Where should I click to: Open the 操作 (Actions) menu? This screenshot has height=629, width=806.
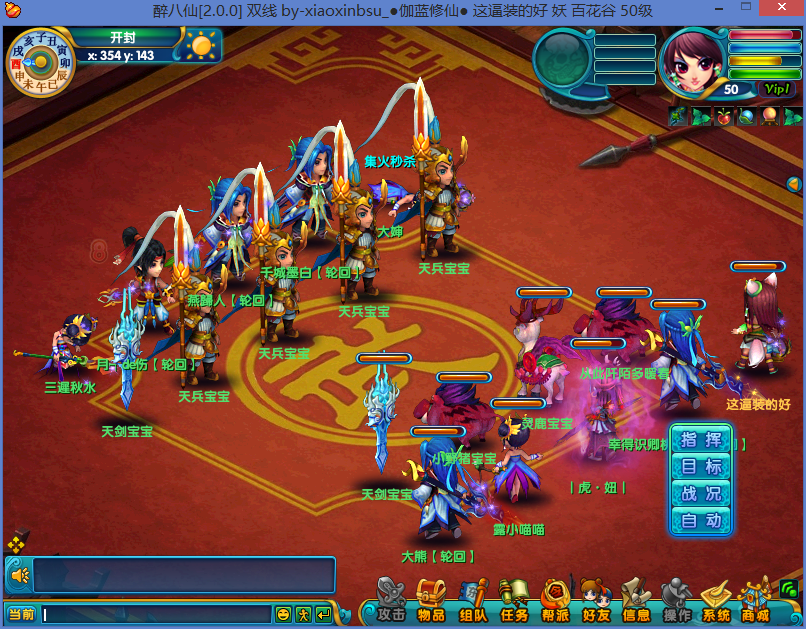point(677,600)
